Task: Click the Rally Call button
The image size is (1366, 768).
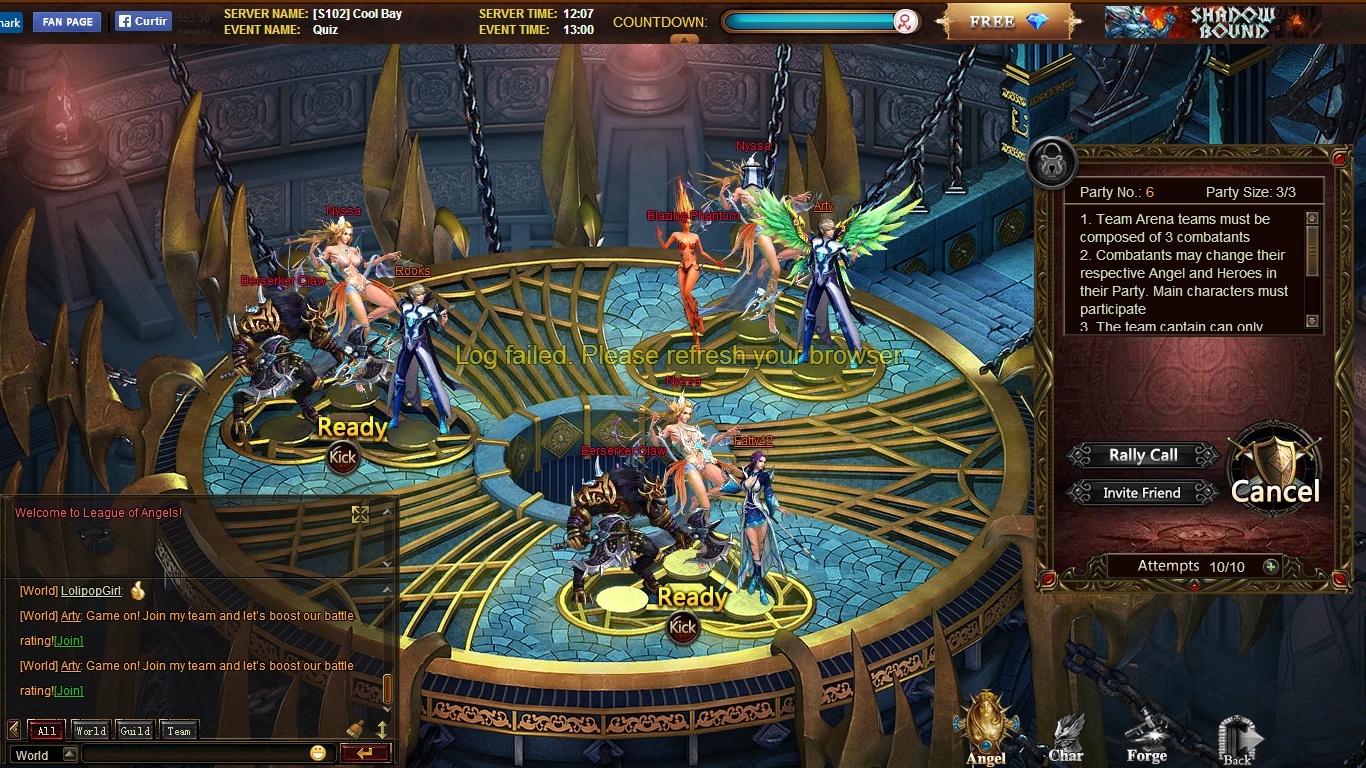Action: click(1143, 456)
